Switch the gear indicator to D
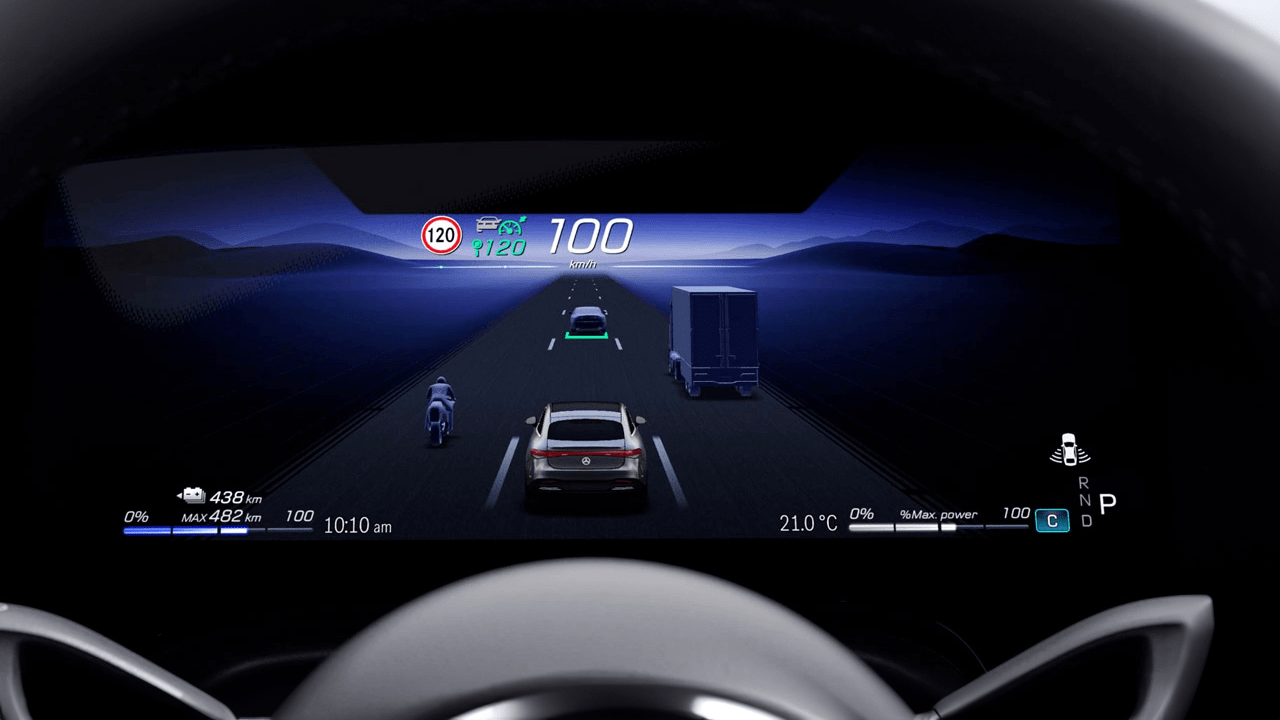 pos(1087,519)
